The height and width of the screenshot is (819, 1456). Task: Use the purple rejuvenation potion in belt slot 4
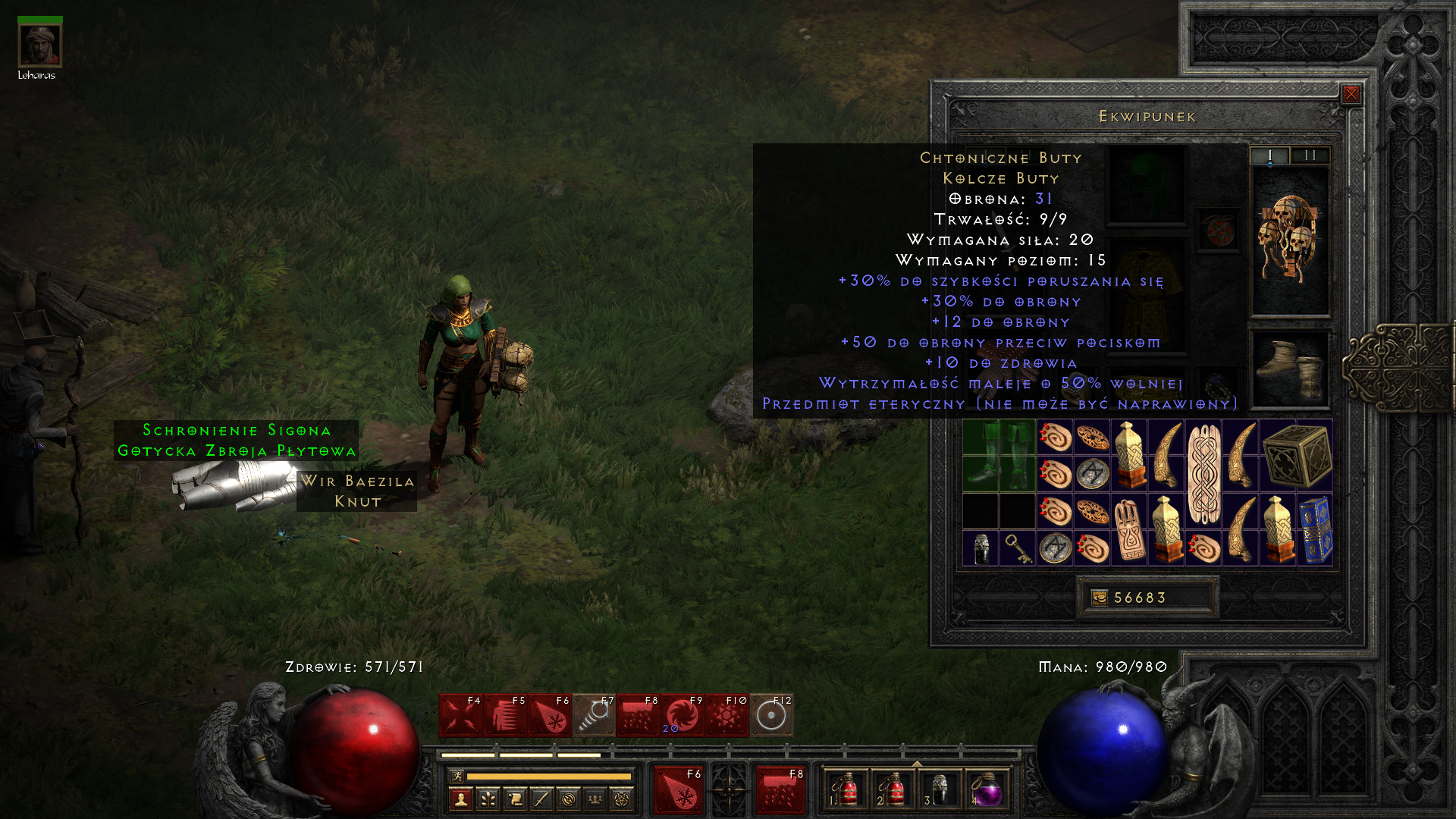point(986,790)
